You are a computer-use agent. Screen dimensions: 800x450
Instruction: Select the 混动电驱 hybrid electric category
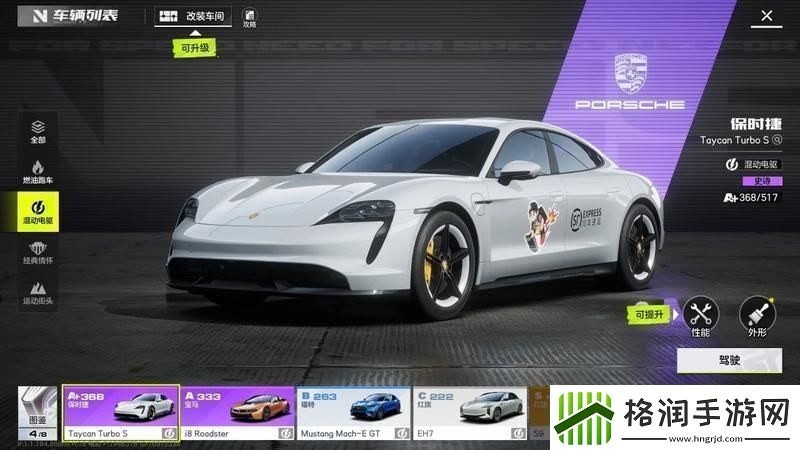[38, 212]
